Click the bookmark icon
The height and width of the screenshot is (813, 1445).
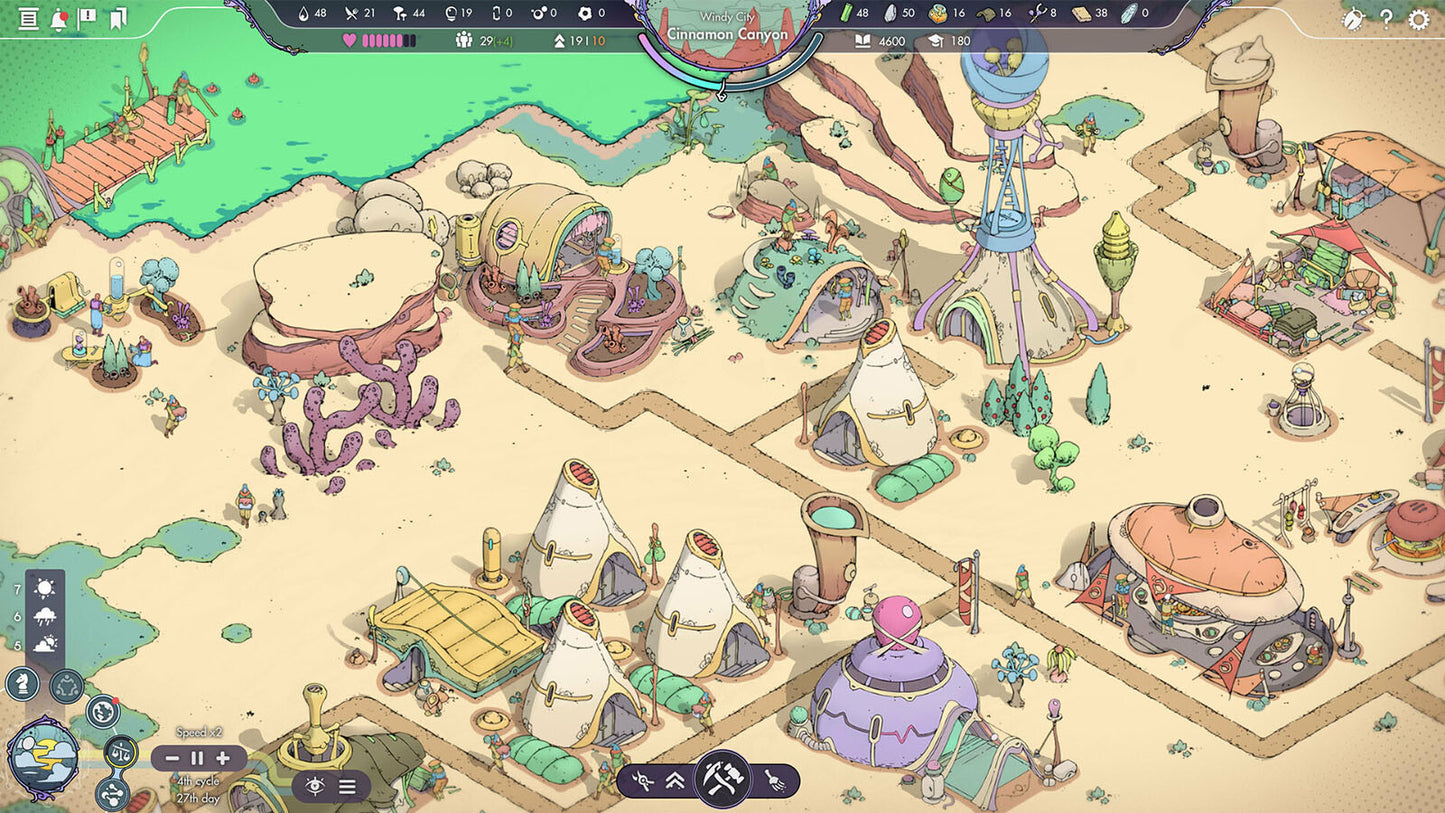[x=118, y=19]
